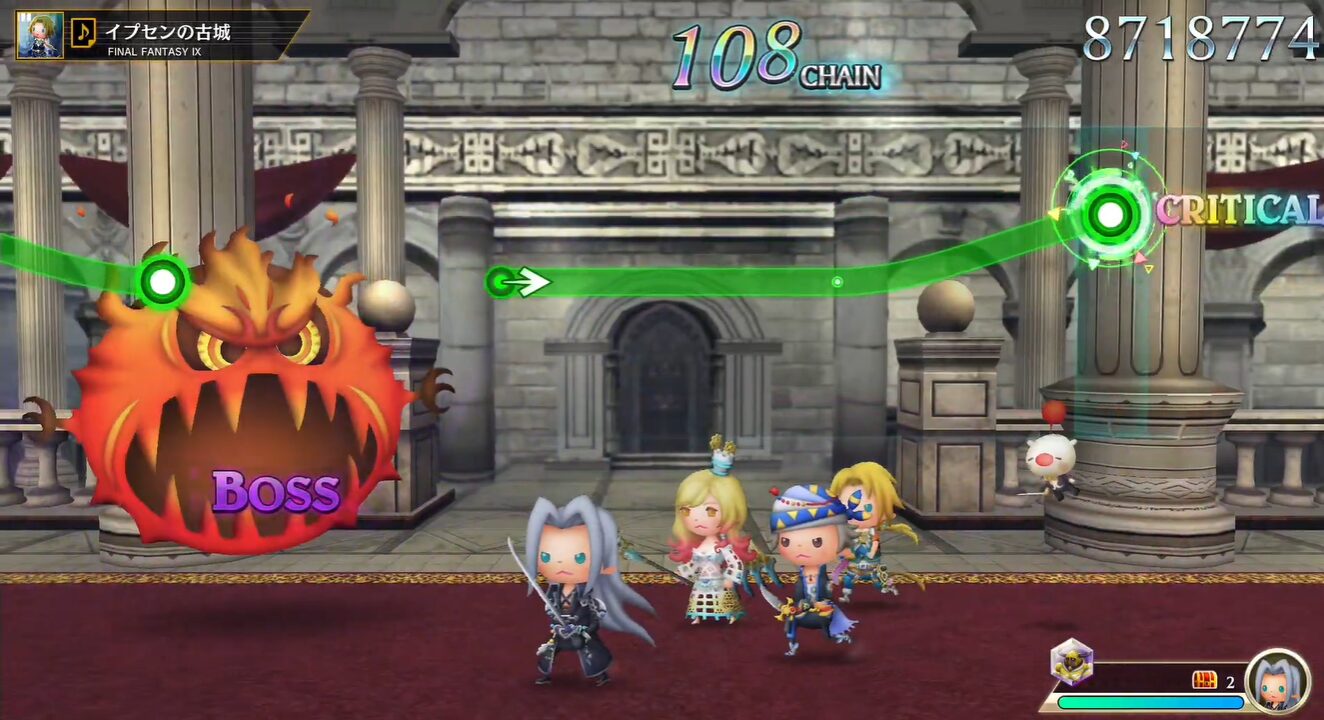Click the treasure chest icon

[x=1205, y=681]
